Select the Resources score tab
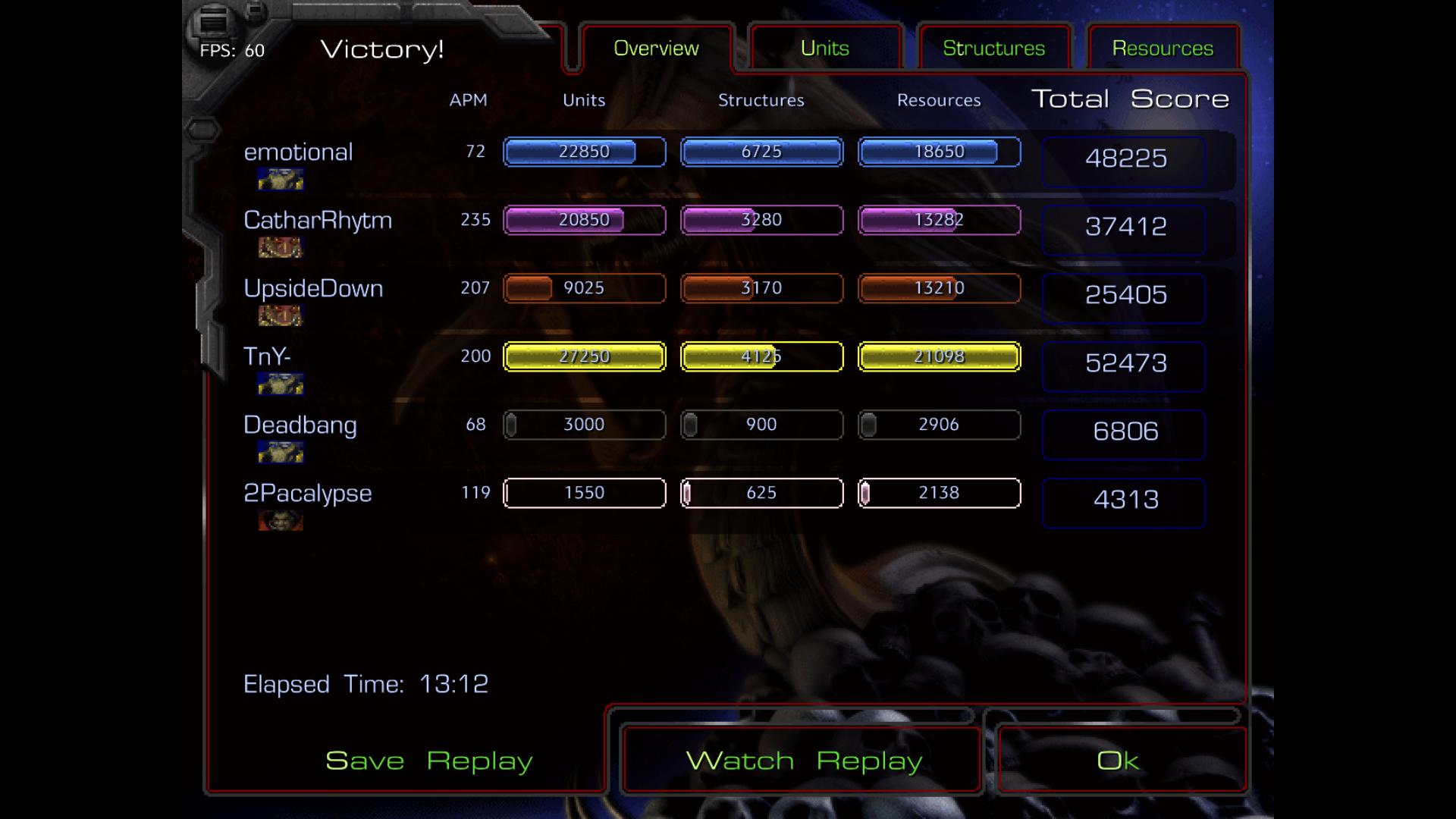 (x=1163, y=49)
